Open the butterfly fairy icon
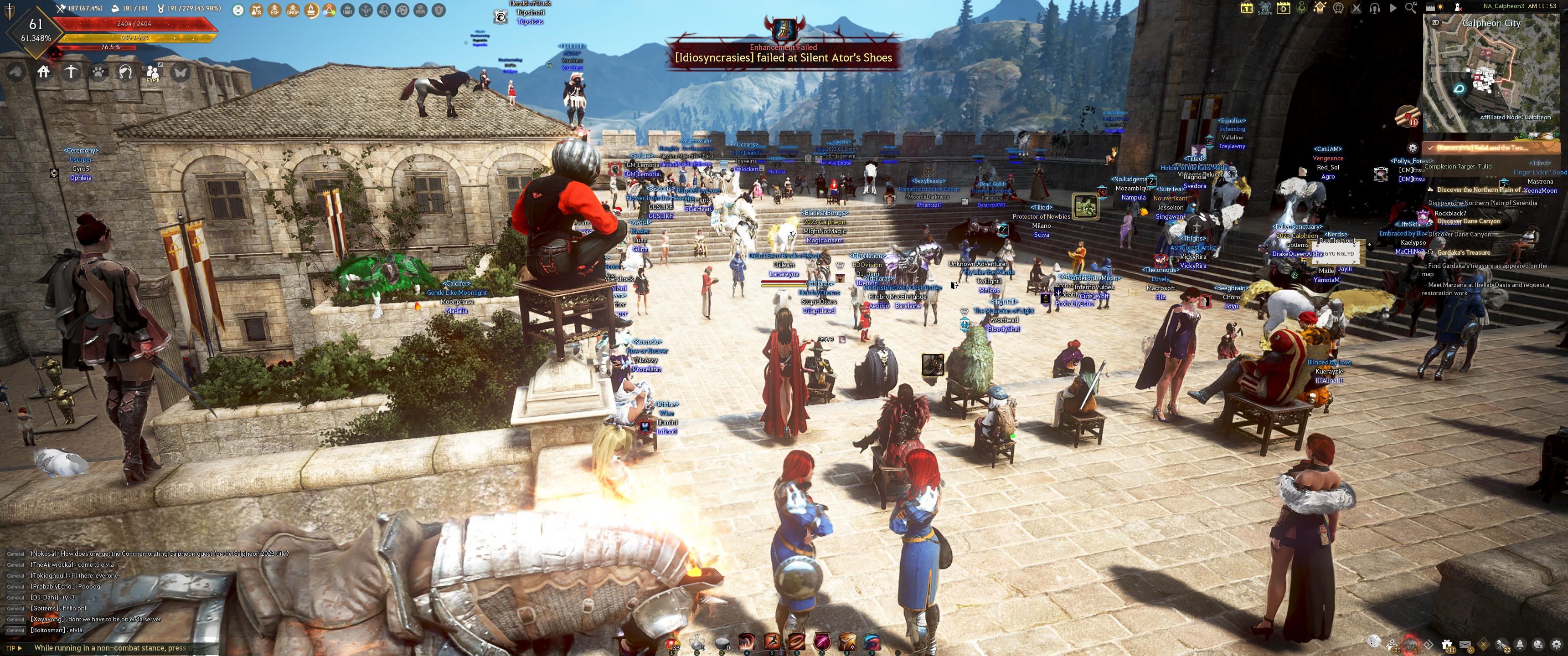Screen dimensions: 1568x656 pos(180,72)
